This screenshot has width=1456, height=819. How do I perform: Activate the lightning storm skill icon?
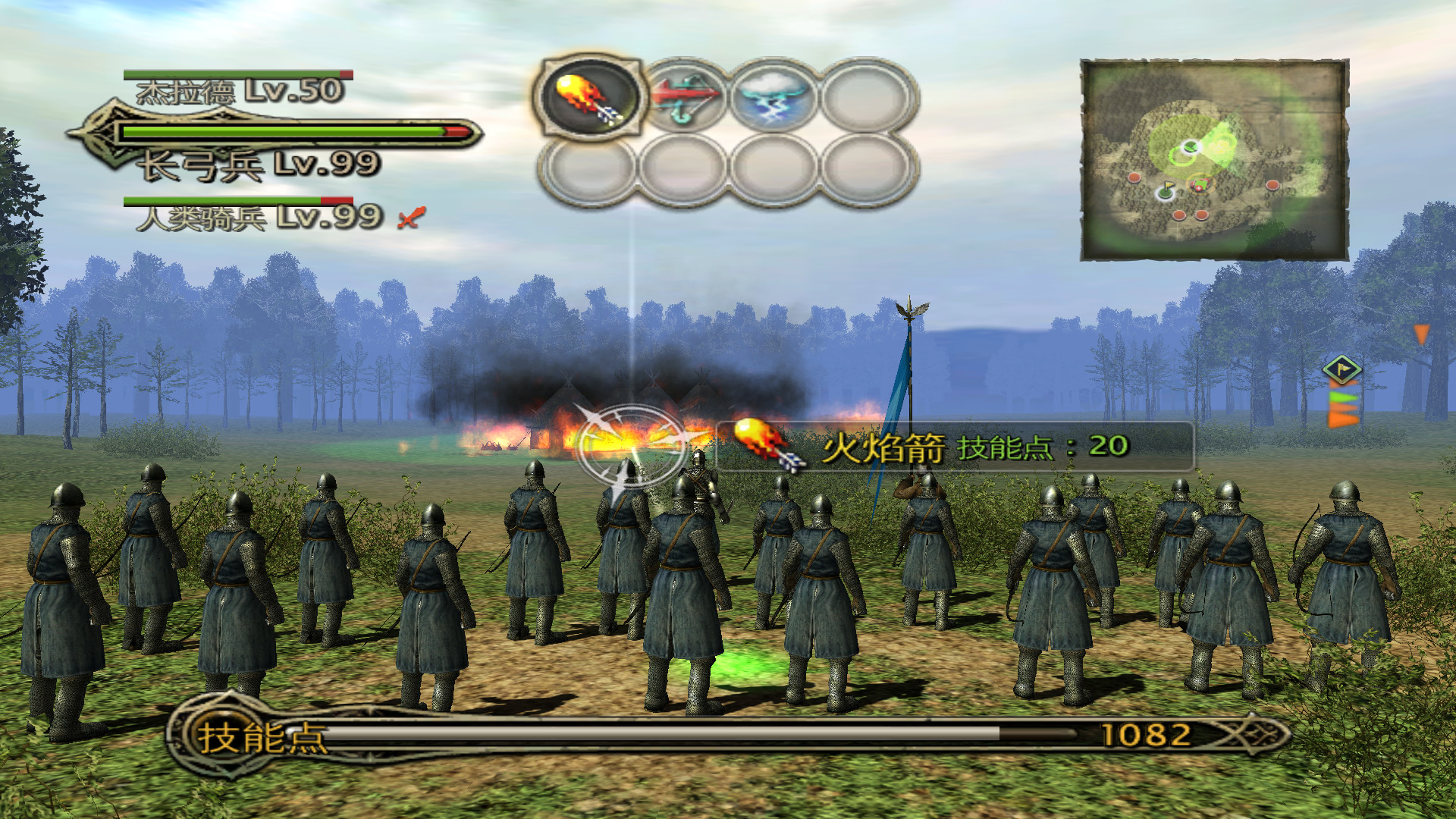tap(775, 97)
